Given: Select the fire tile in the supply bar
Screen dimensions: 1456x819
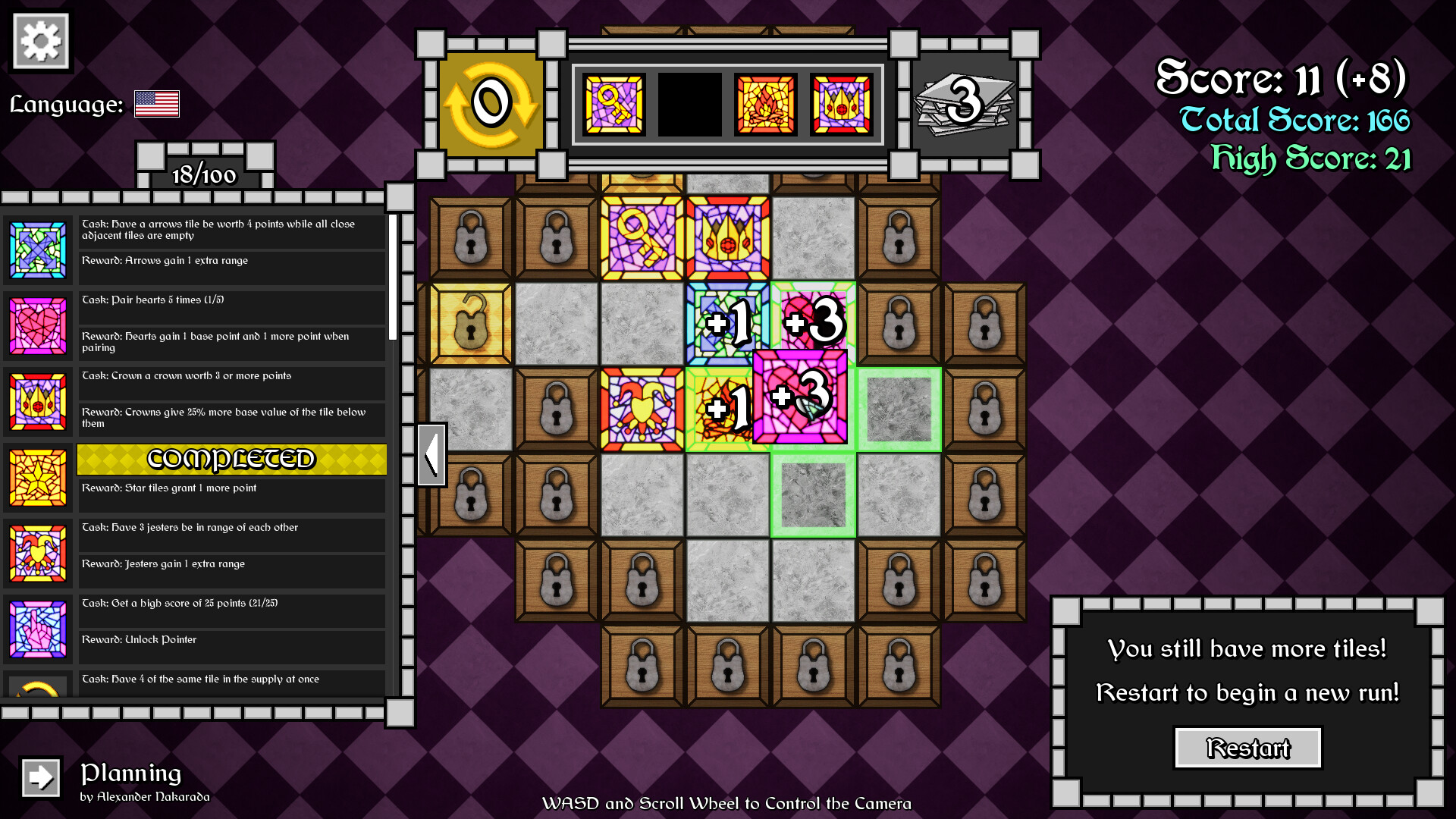Looking at the screenshot, I should tap(764, 103).
